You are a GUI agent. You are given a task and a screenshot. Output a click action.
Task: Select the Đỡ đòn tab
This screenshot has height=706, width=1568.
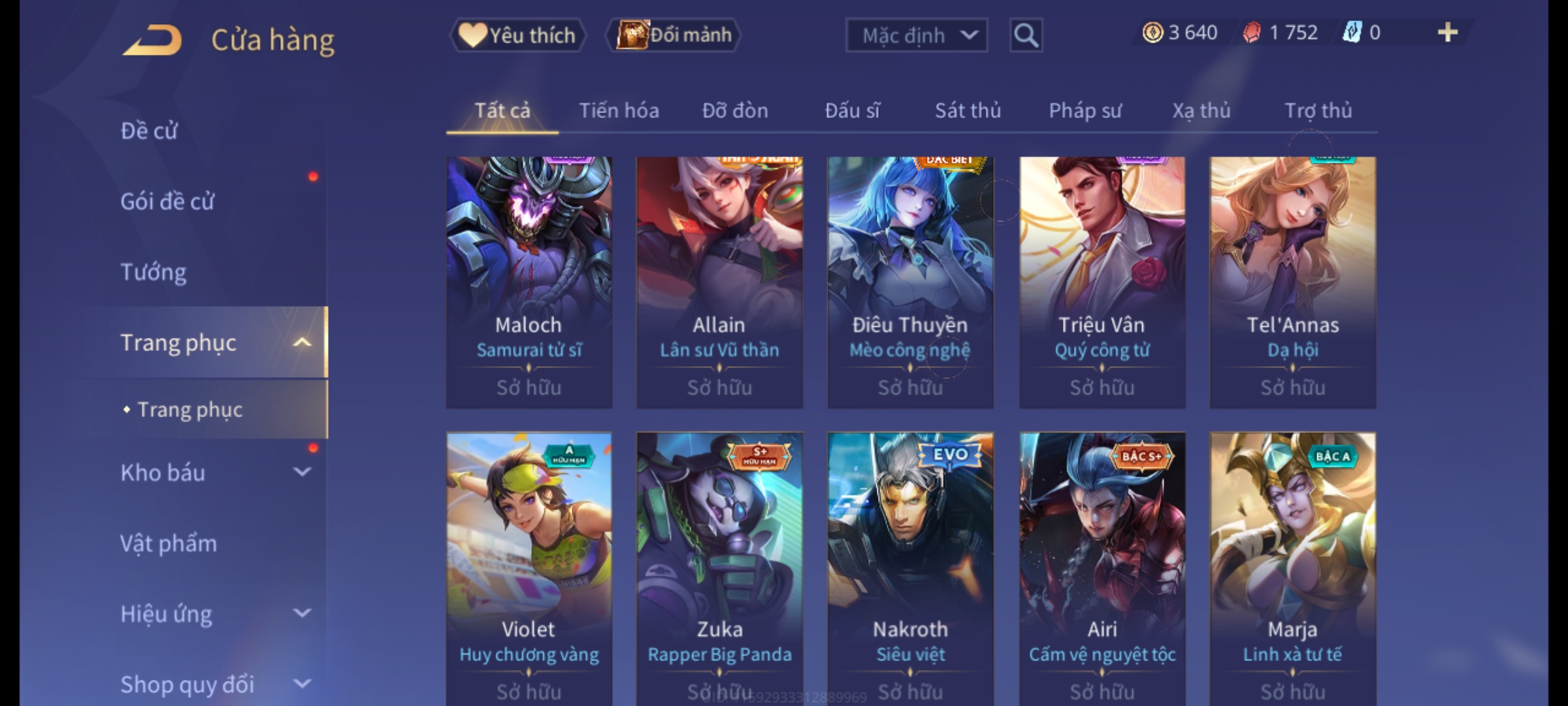(735, 111)
